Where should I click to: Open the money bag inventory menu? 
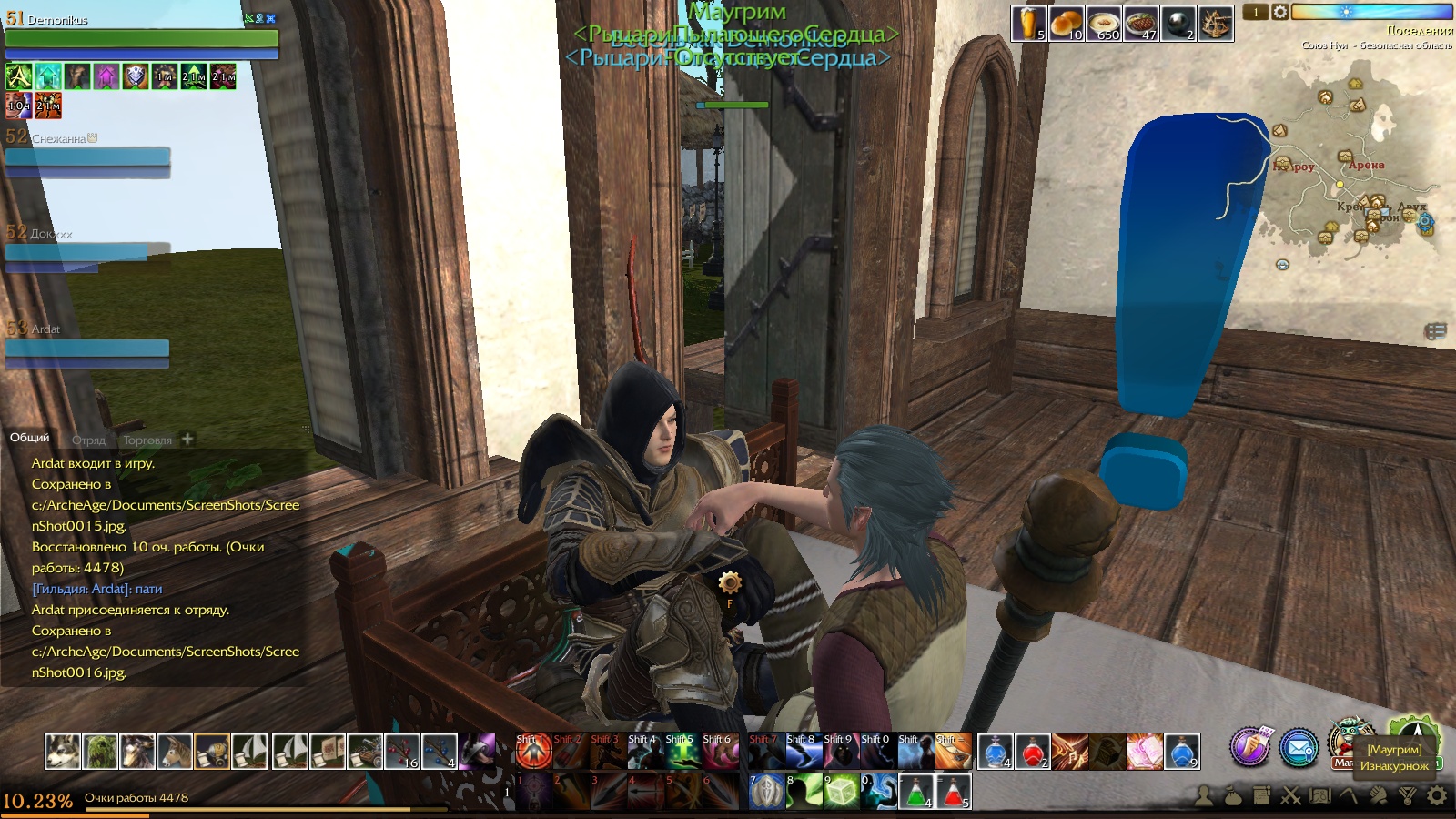(1232, 796)
